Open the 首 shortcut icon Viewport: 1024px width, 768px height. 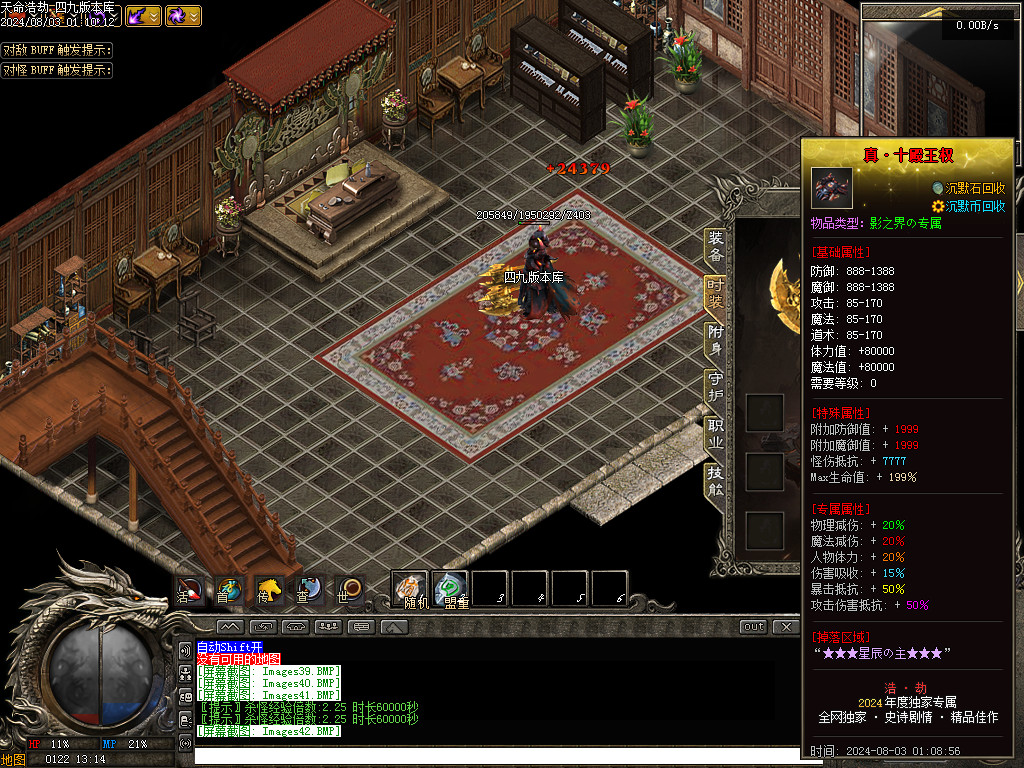click(229, 590)
